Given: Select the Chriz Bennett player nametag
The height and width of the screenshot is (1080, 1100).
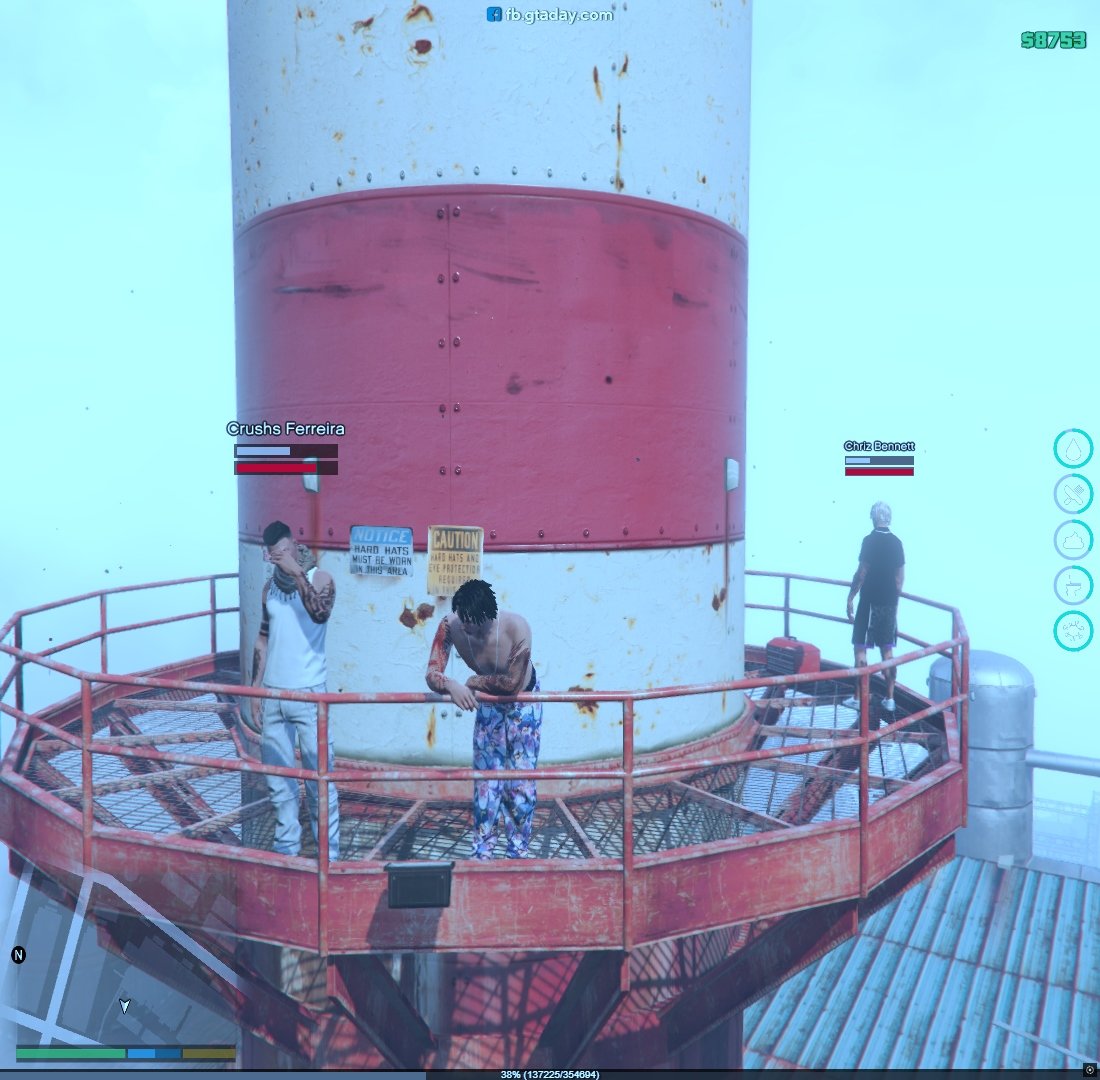Looking at the screenshot, I should click(879, 446).
